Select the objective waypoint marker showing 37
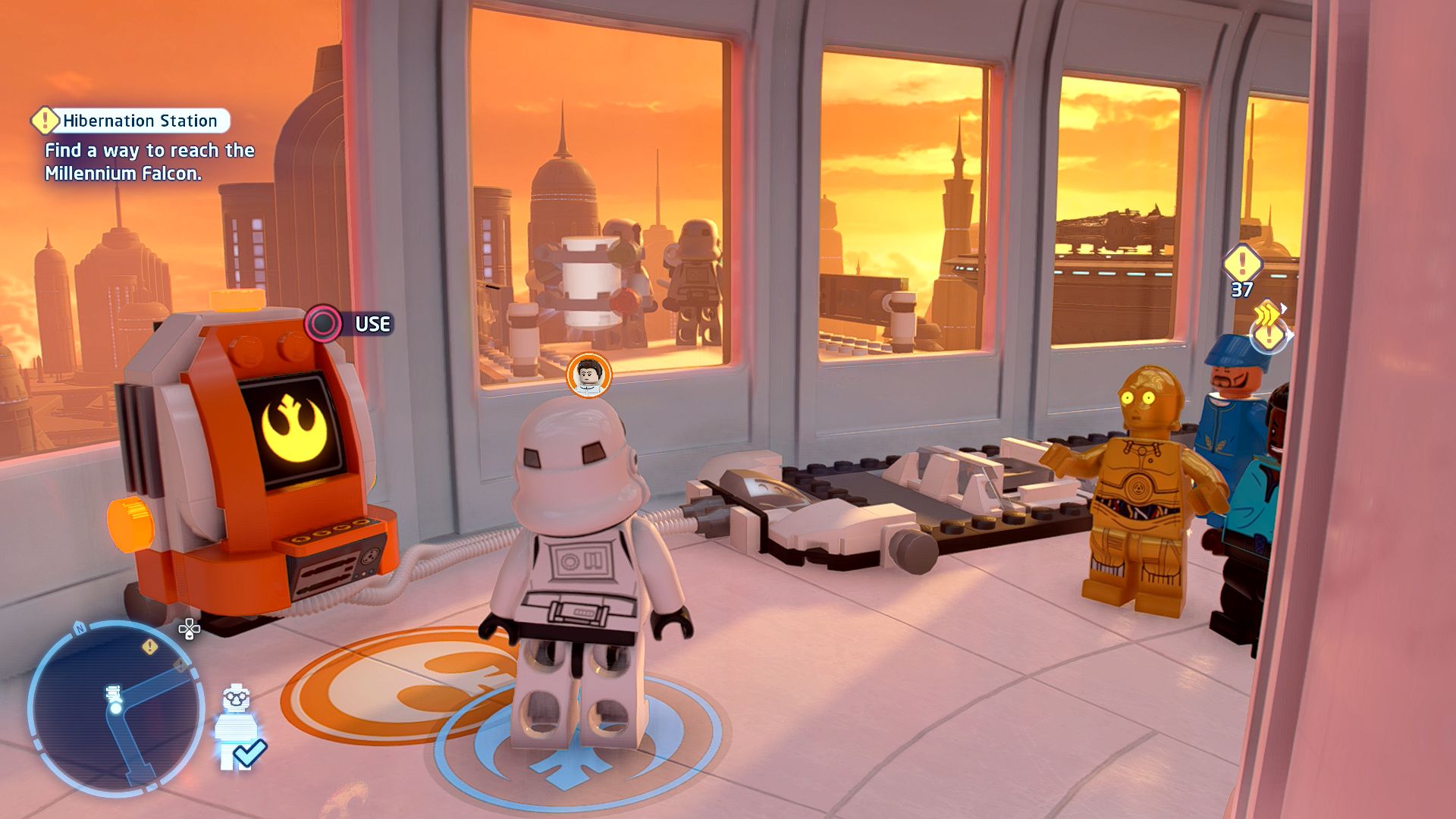The width and height of the screenshot is (1456, 819). pyautogui.click(x=1242, y=265)
